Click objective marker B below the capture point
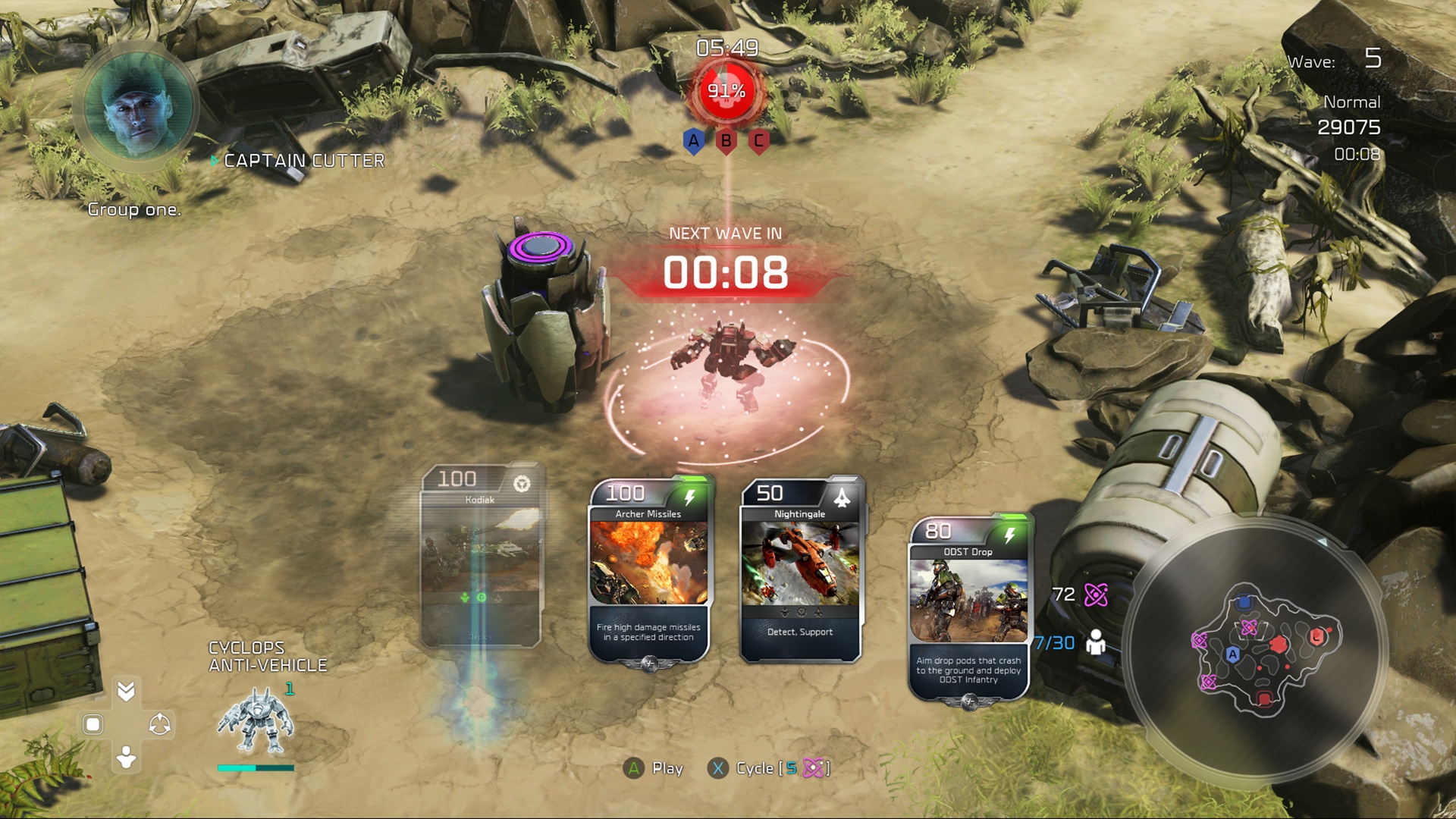This screenshot has height=819, width=1456. tap(726, 141)
